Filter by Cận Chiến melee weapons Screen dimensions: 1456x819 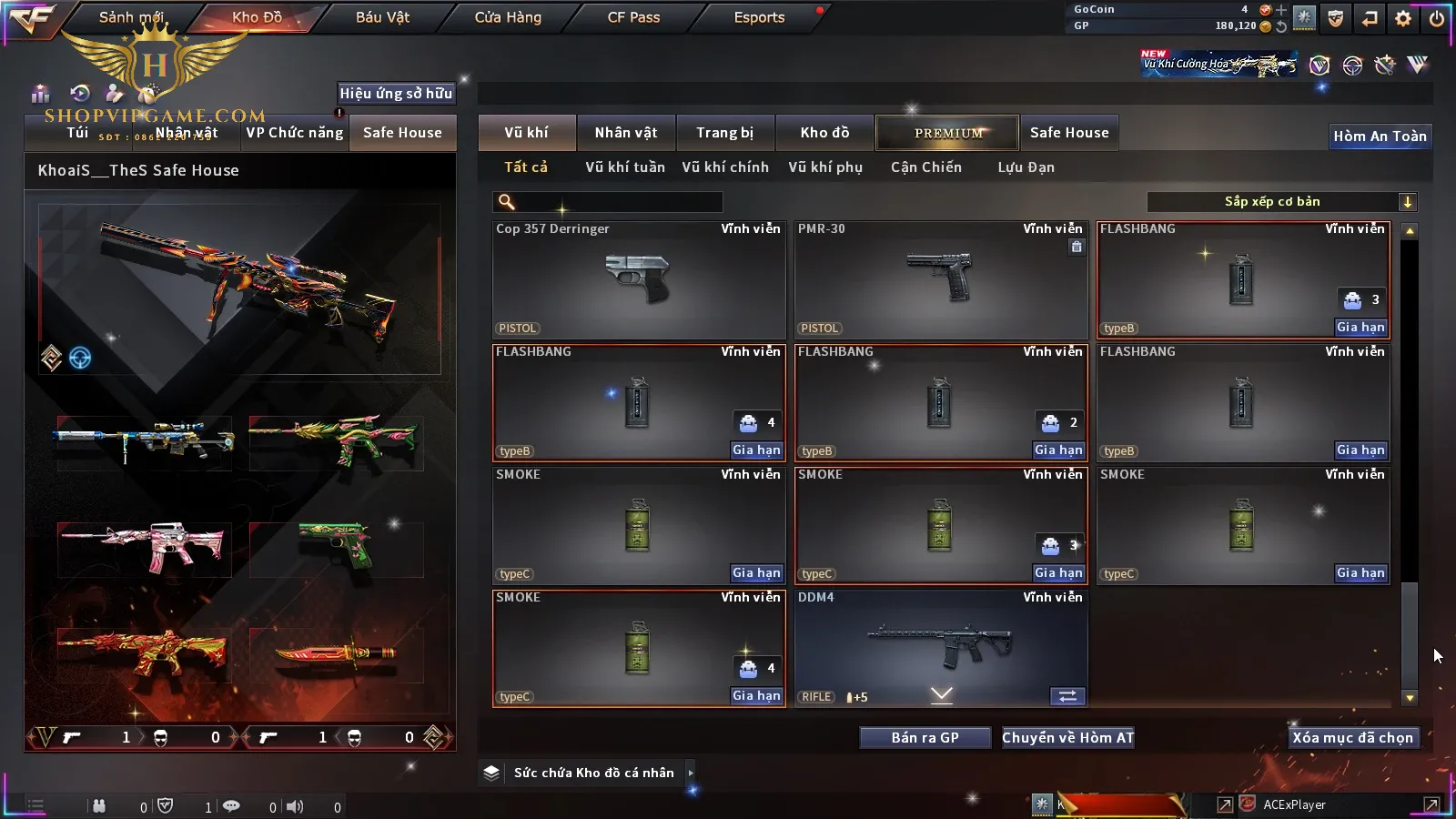(925, 167)
